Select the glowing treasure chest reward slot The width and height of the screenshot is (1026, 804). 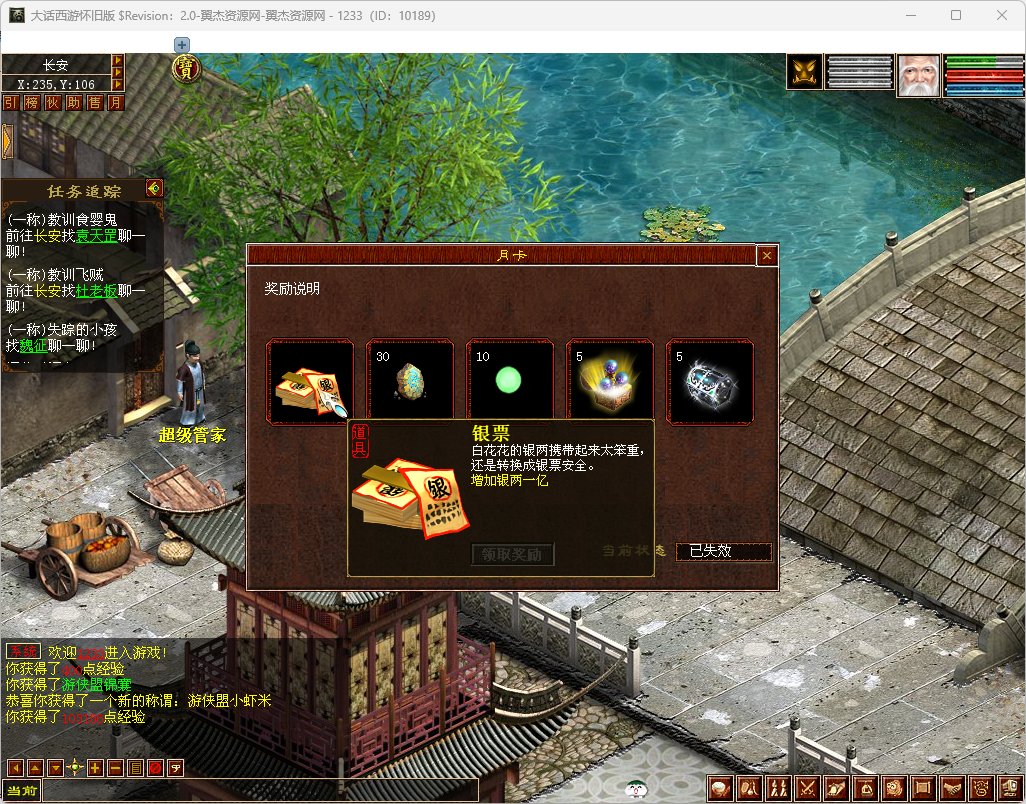[610, 381]
